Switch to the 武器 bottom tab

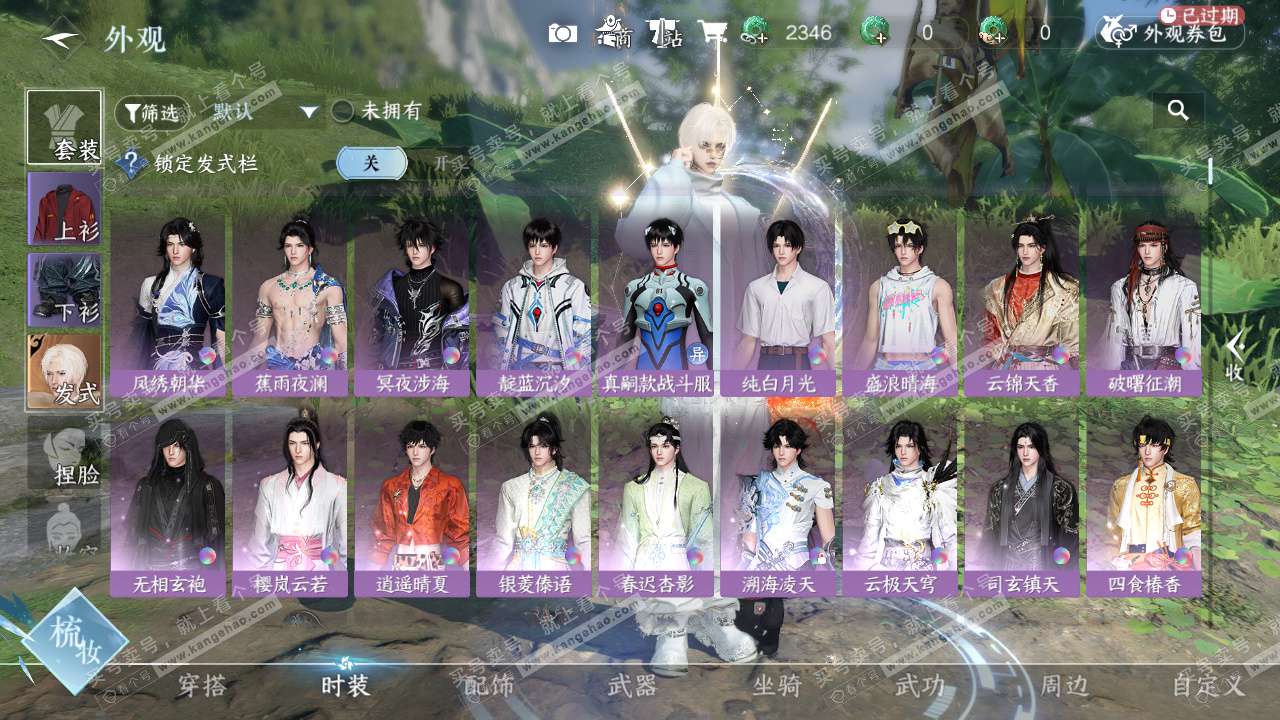632,686
